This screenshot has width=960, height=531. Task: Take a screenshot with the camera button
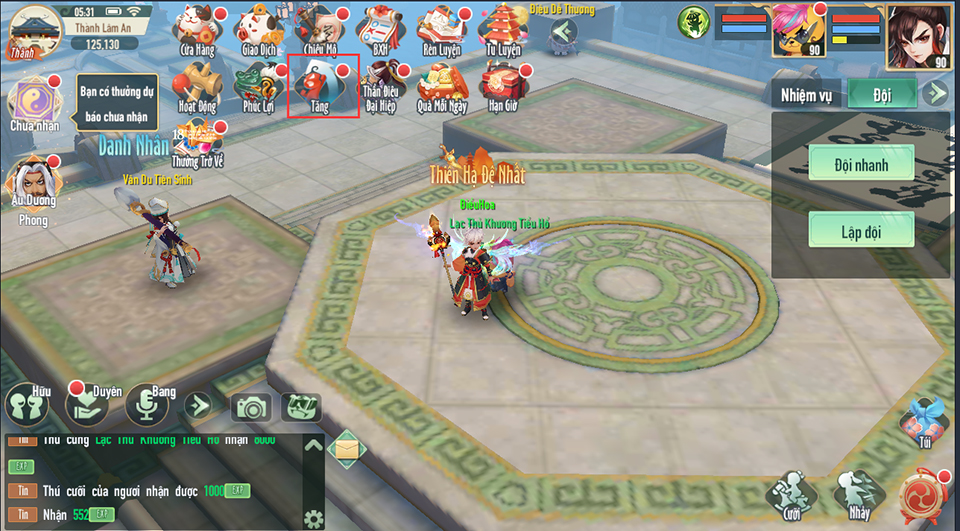pos(251,407)
